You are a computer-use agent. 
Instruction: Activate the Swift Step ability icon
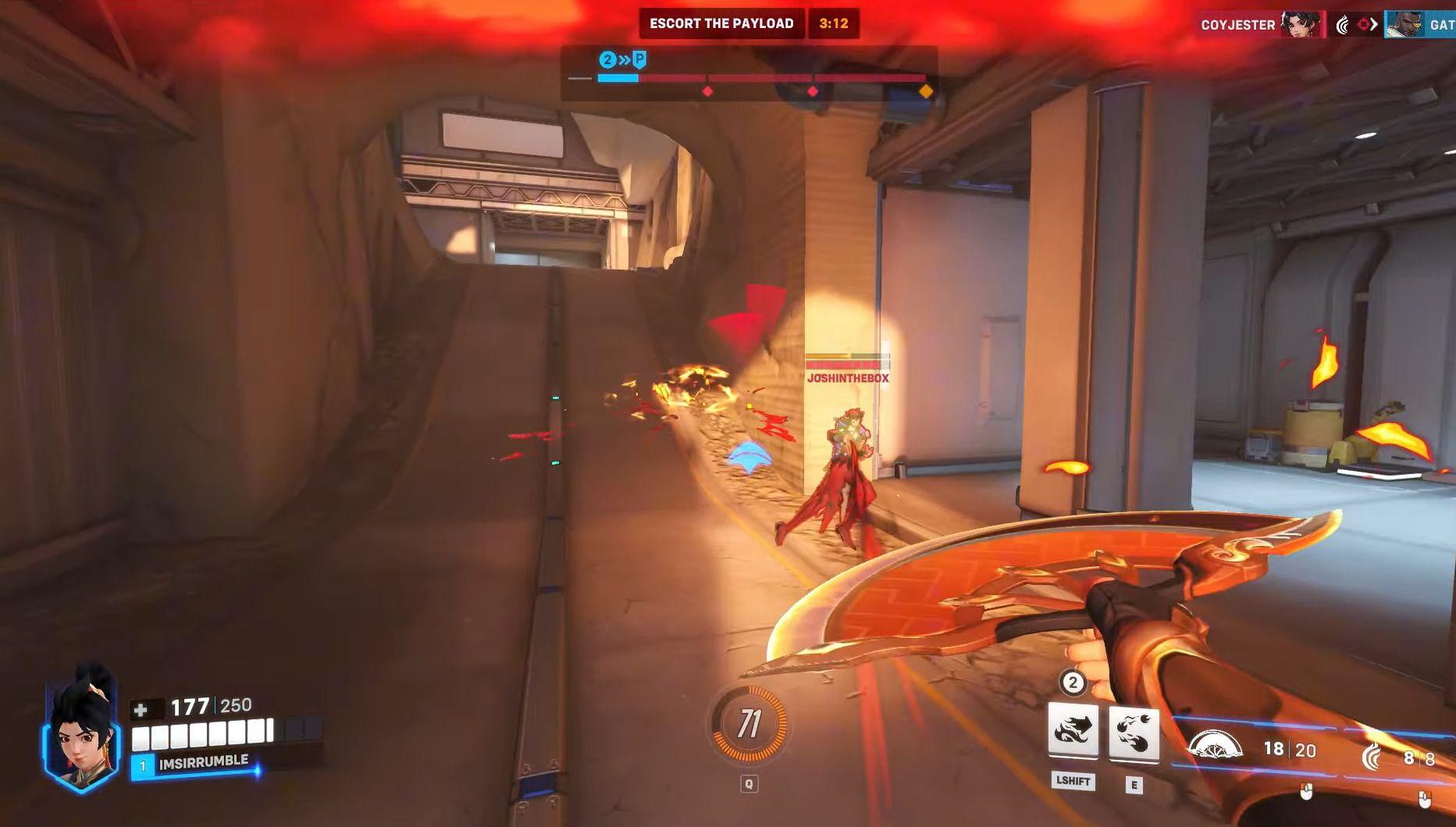[1073, 731]
